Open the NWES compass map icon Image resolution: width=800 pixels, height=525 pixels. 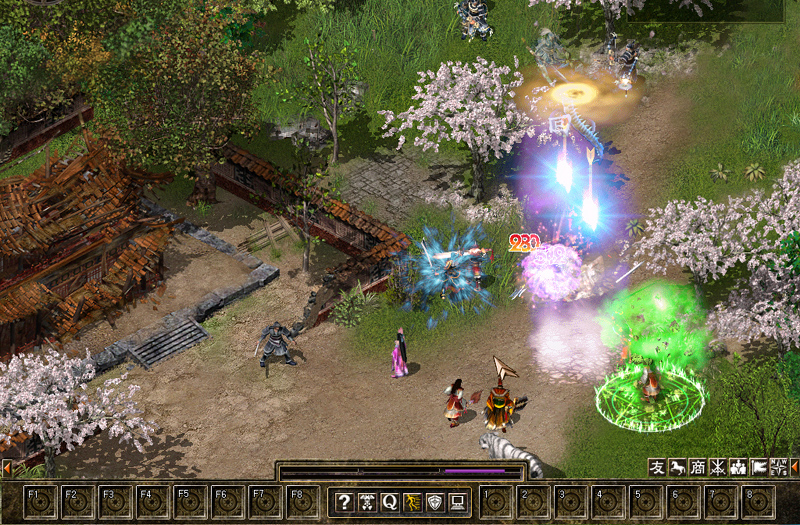tap(778, 467)
